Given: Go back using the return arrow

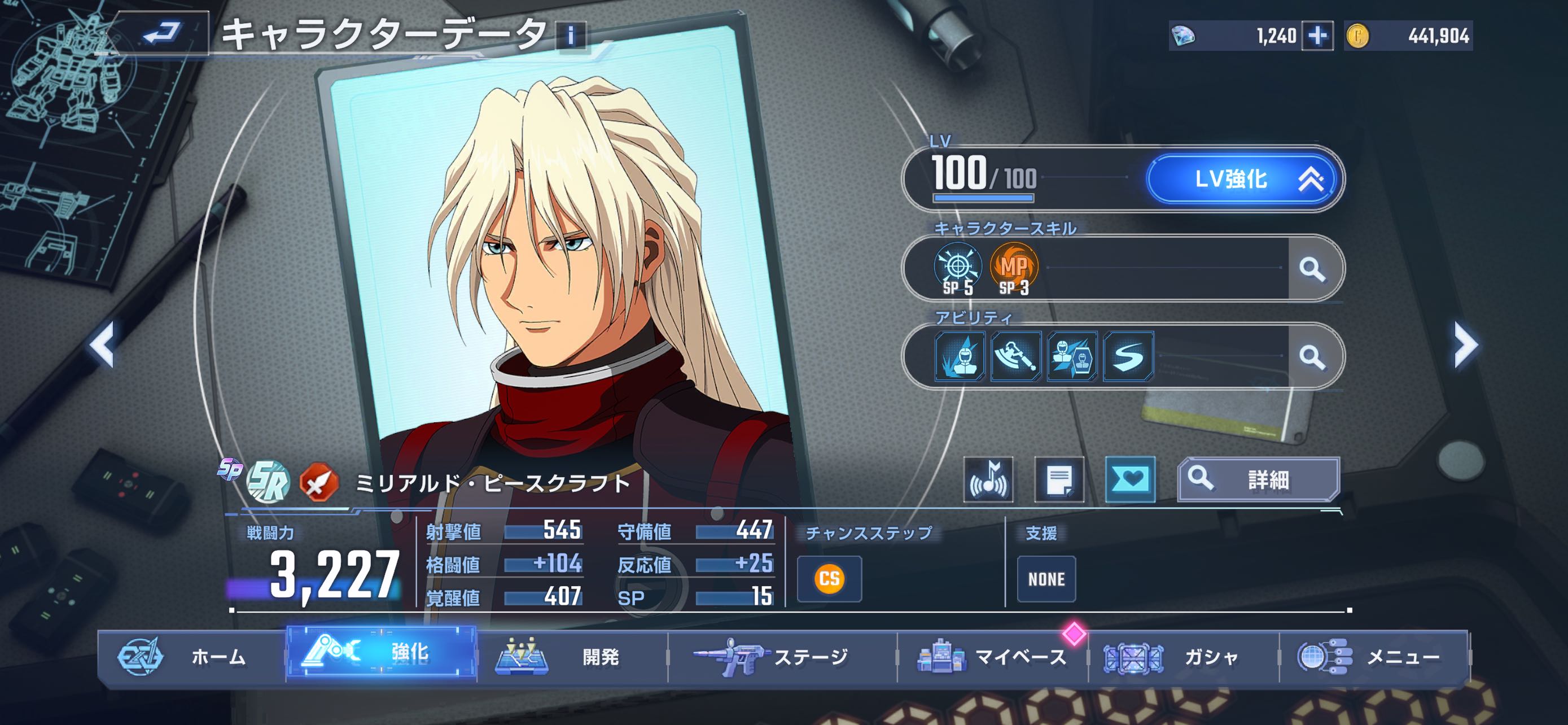Looking at the screenshot, I should point(161,33).
